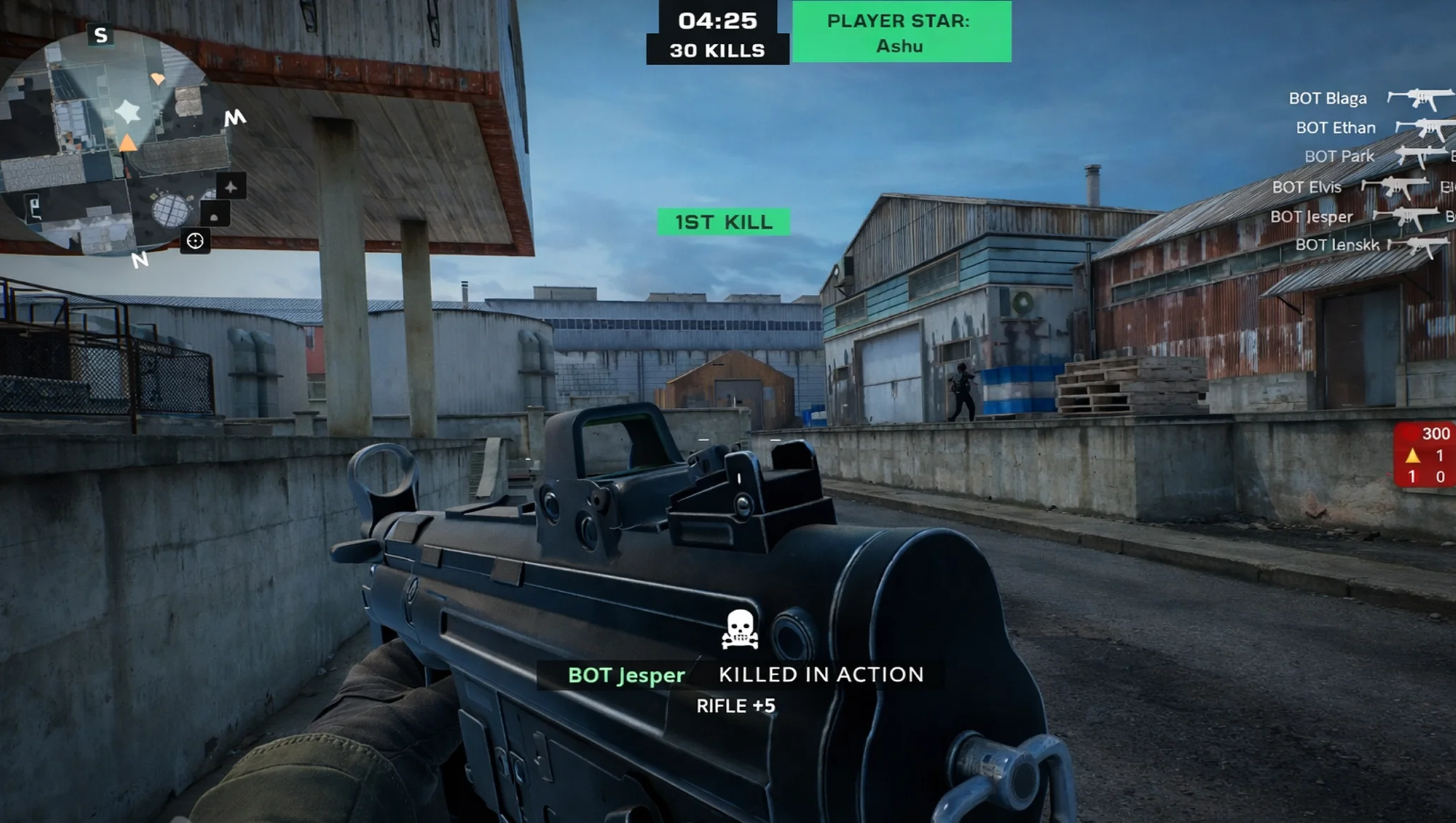Select the BOT Jesper killed notification name
This screenshot has height=823, width=1456.
626,675
